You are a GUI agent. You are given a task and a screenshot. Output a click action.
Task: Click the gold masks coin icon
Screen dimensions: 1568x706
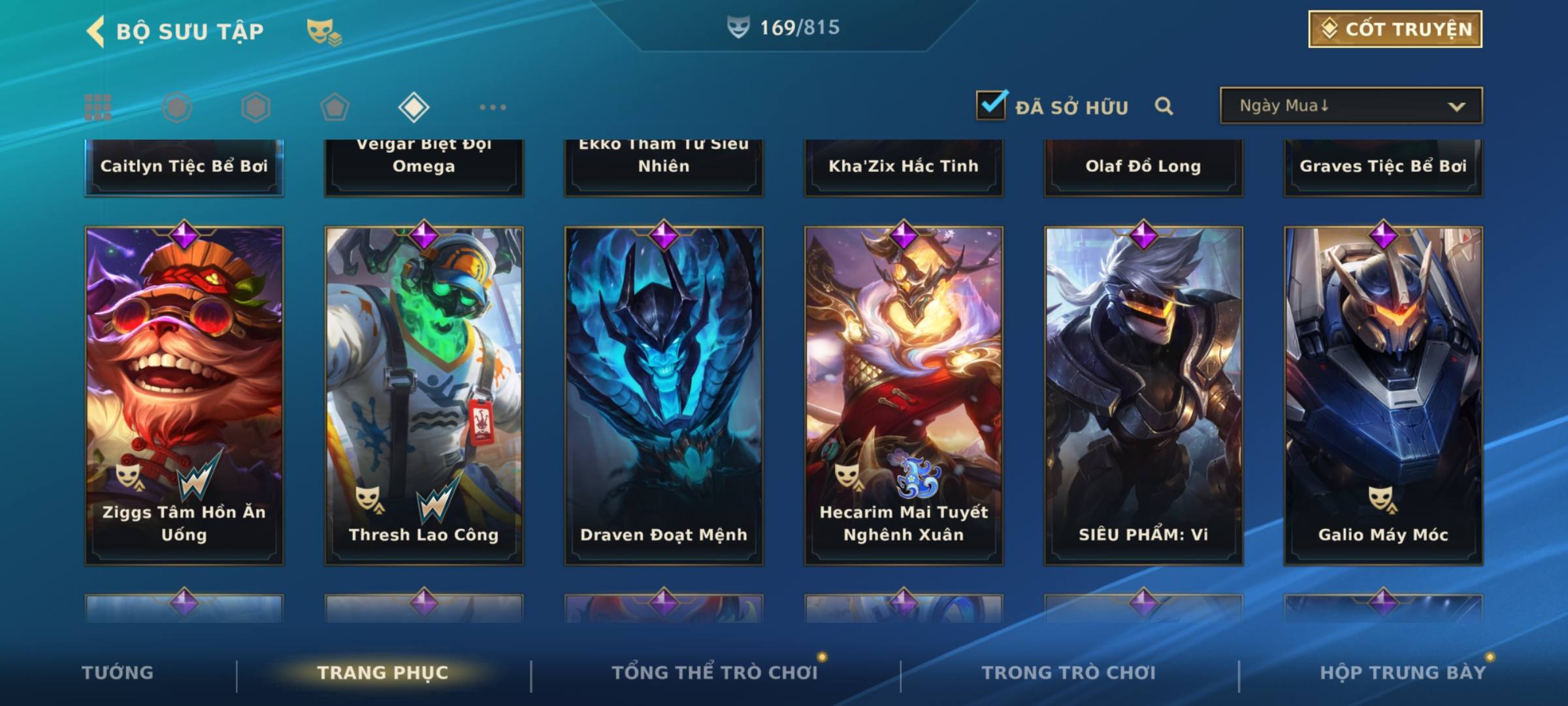pos(324,31)
